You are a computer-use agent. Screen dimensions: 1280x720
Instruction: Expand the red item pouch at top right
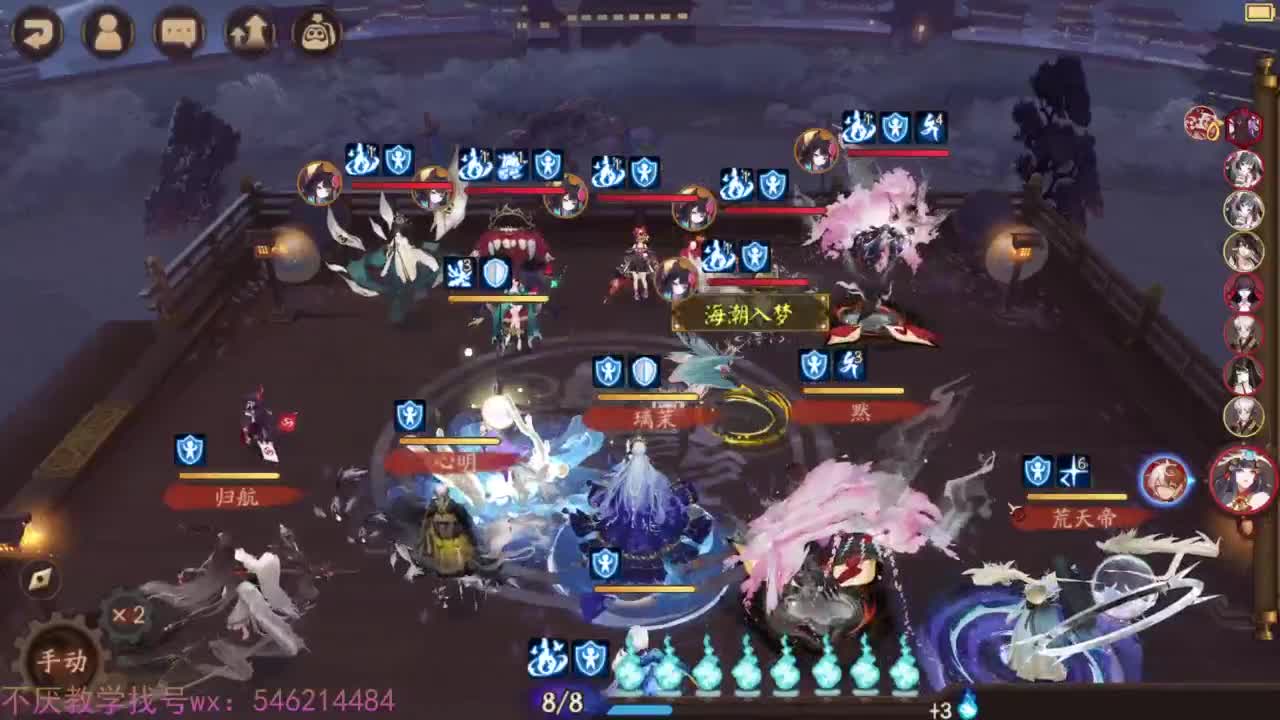pos(1200,122)
